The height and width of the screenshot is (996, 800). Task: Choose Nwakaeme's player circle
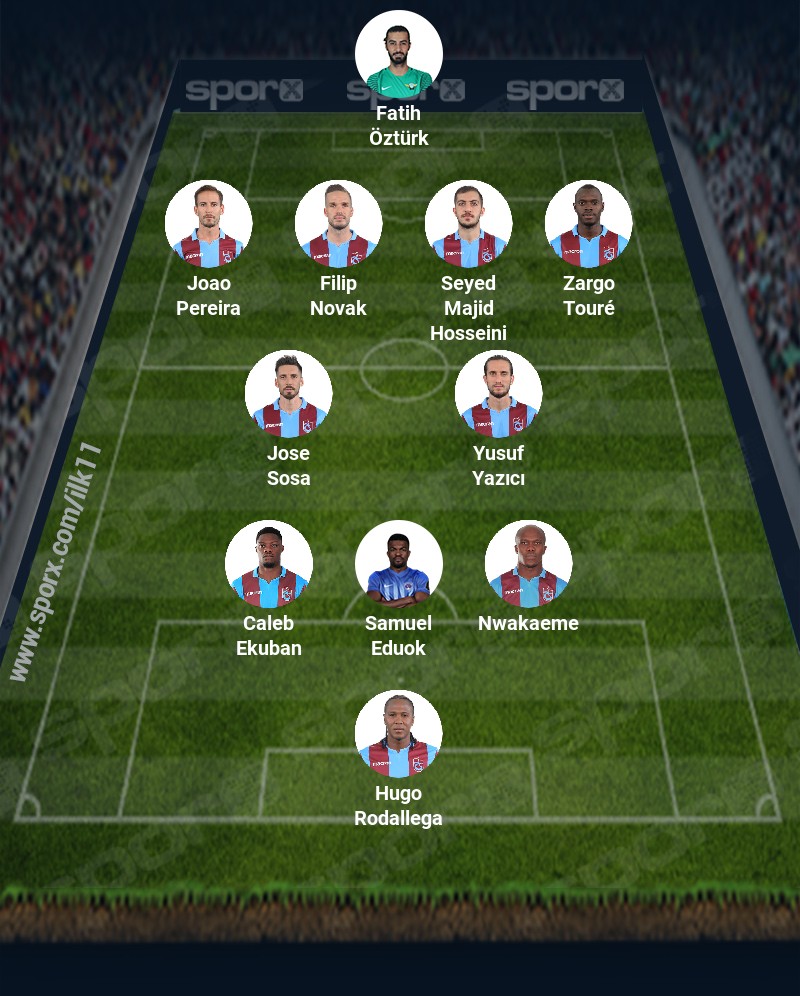click(528, 564)
